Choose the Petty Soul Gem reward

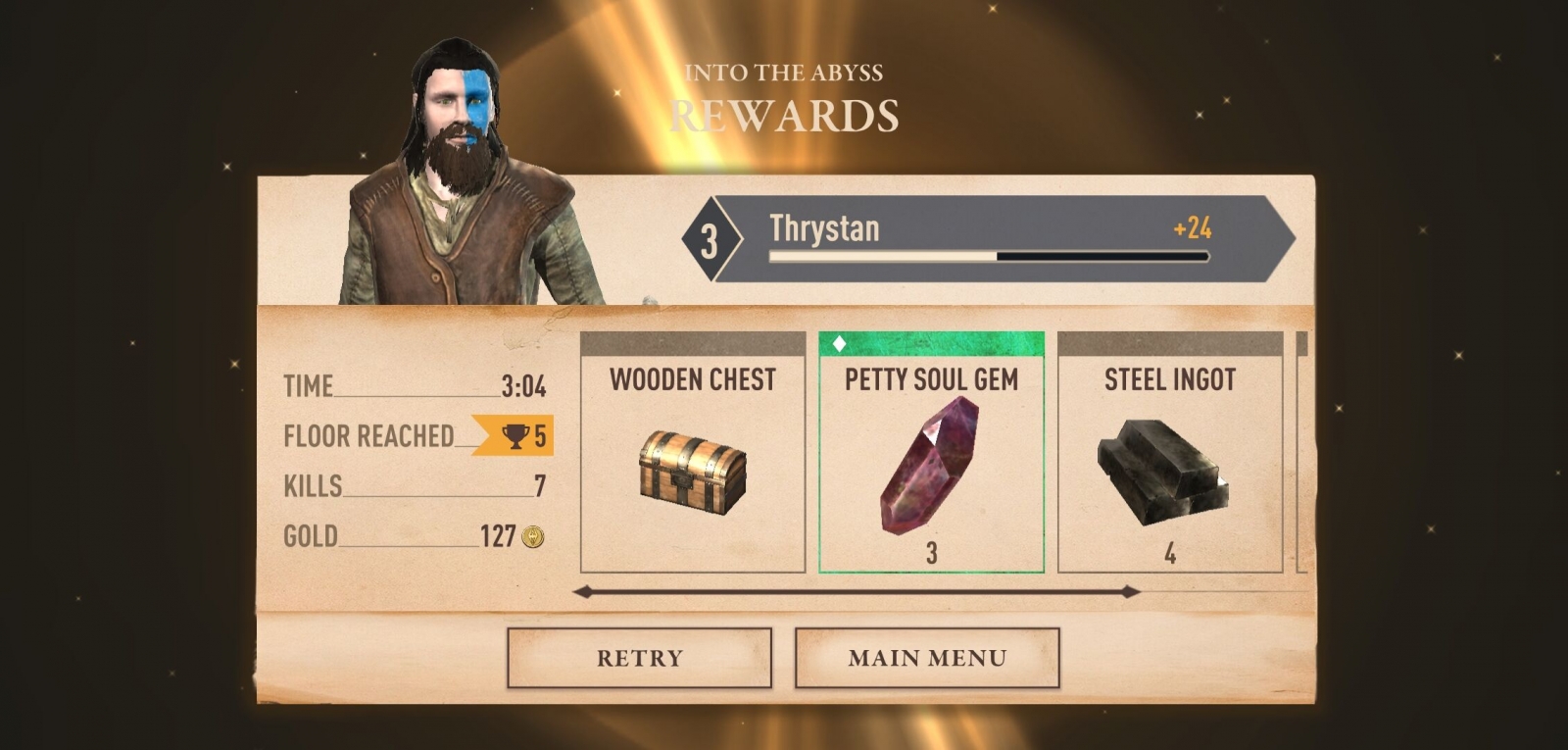pyautogui.click(x=931, y=453)
